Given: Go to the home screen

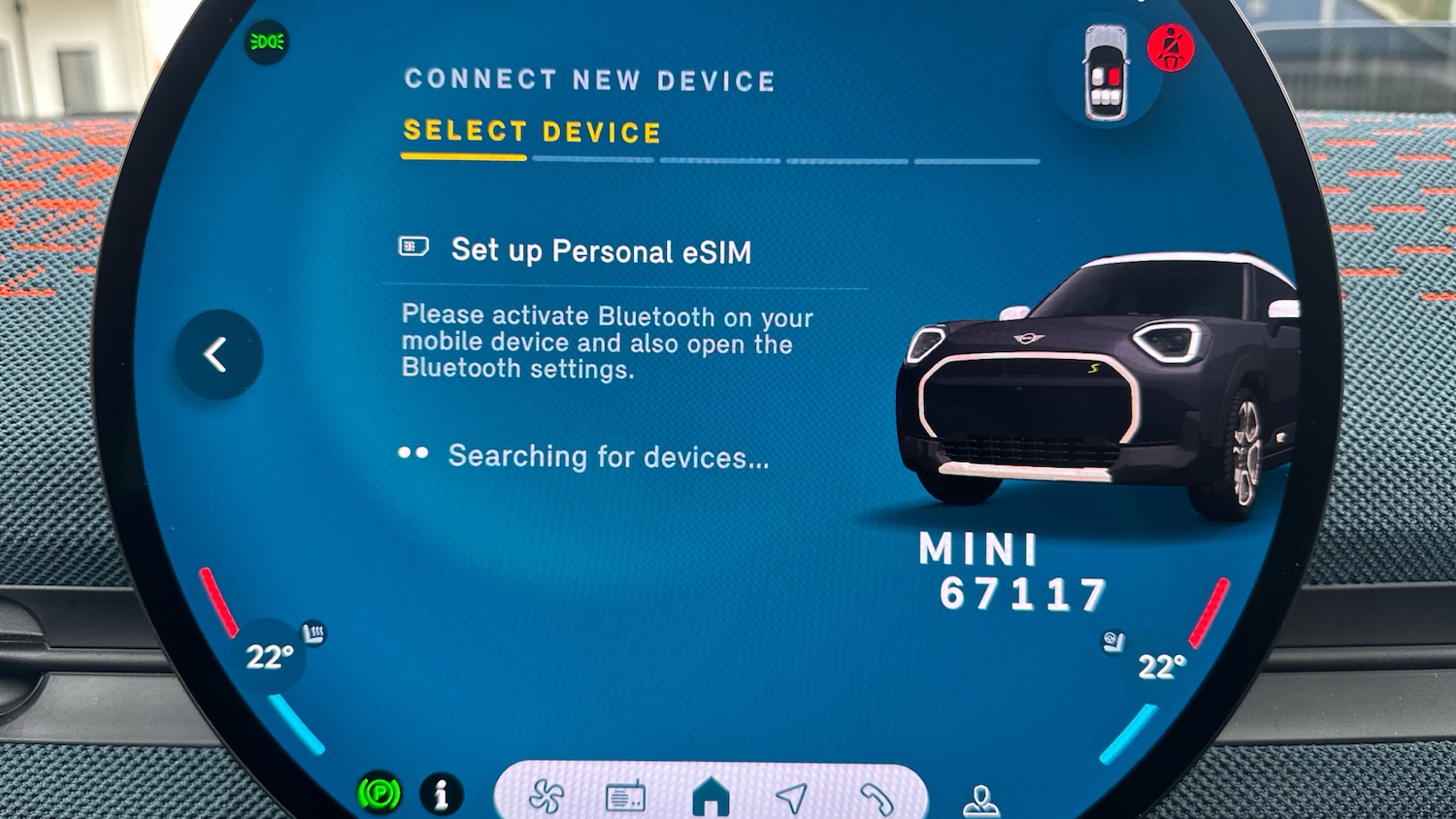Looking at the screenshot, I should pos(710,797).
